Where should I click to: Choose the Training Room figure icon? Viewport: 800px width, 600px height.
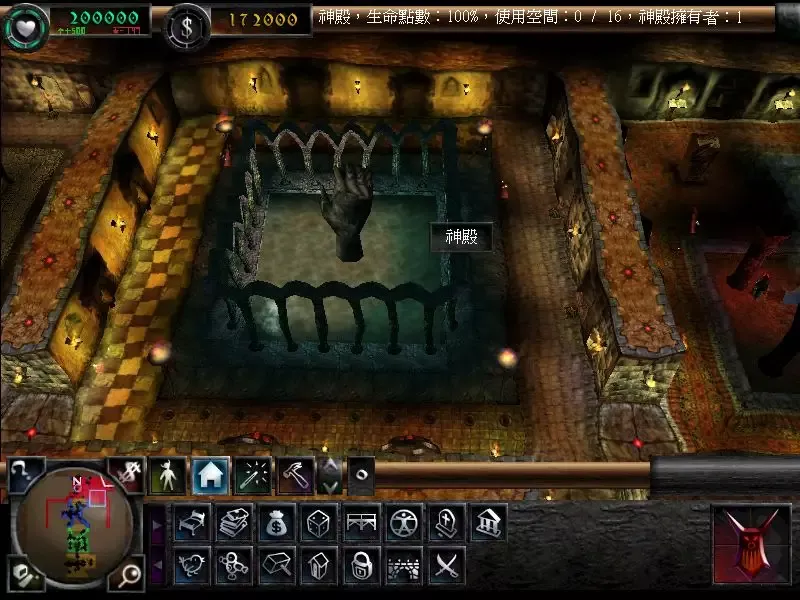pyautogui.click(x=403, y=522)
